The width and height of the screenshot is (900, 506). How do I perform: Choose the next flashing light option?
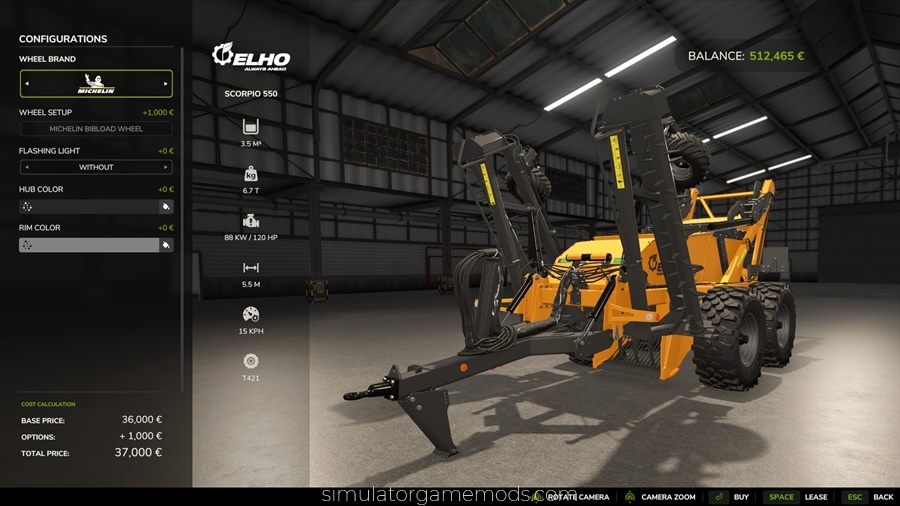[166, 167]
